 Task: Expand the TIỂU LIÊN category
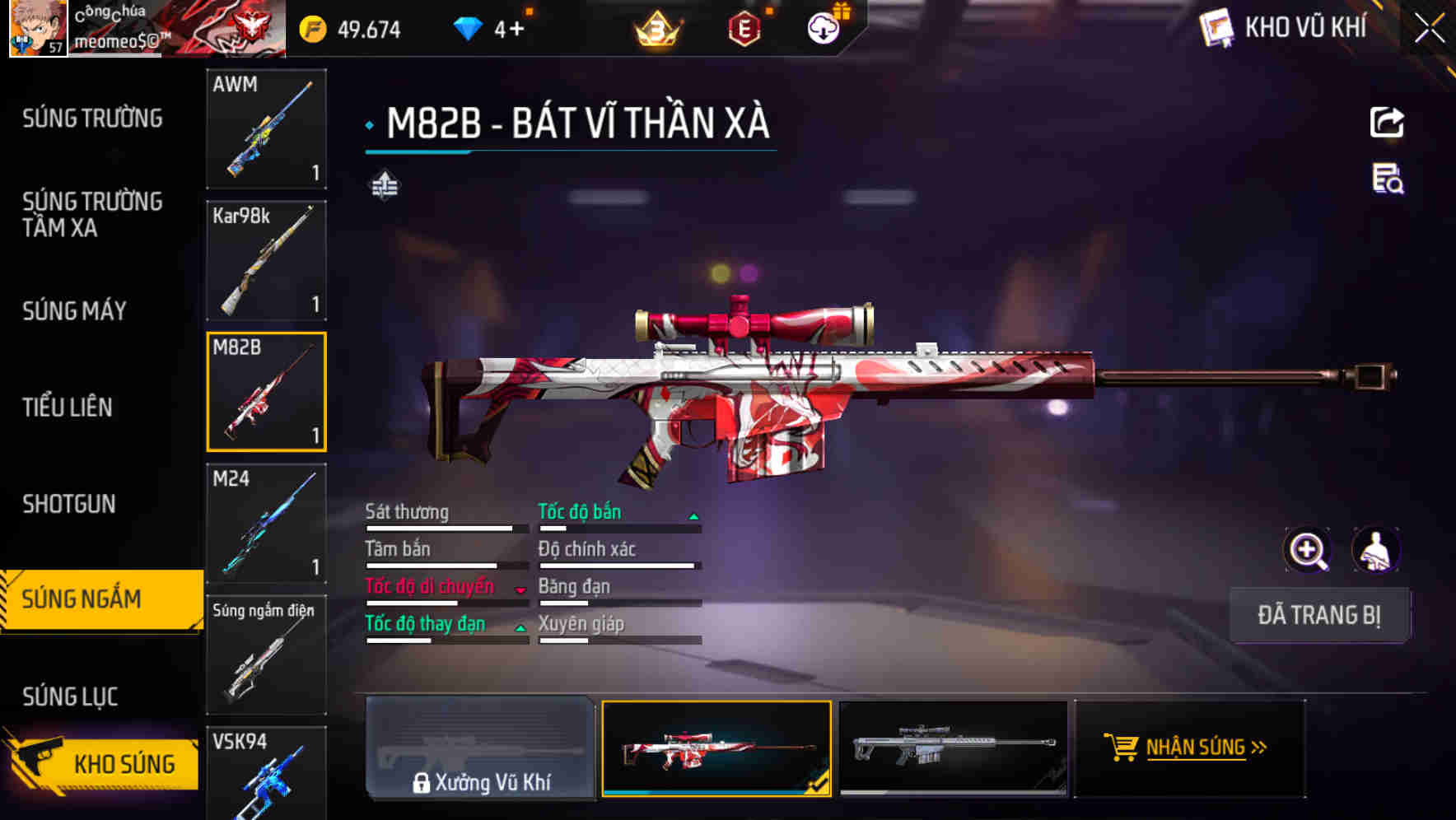pos(69,407)
